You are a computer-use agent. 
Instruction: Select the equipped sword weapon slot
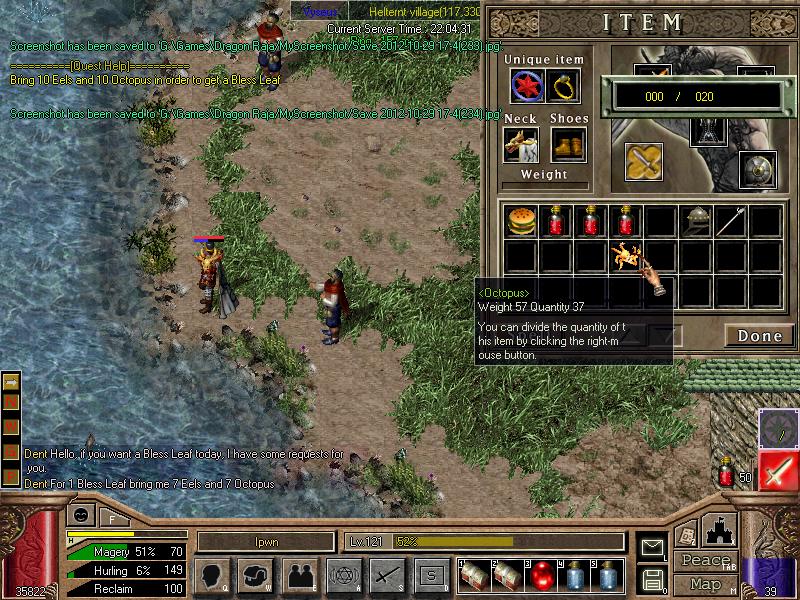click(x=644, y=162)
